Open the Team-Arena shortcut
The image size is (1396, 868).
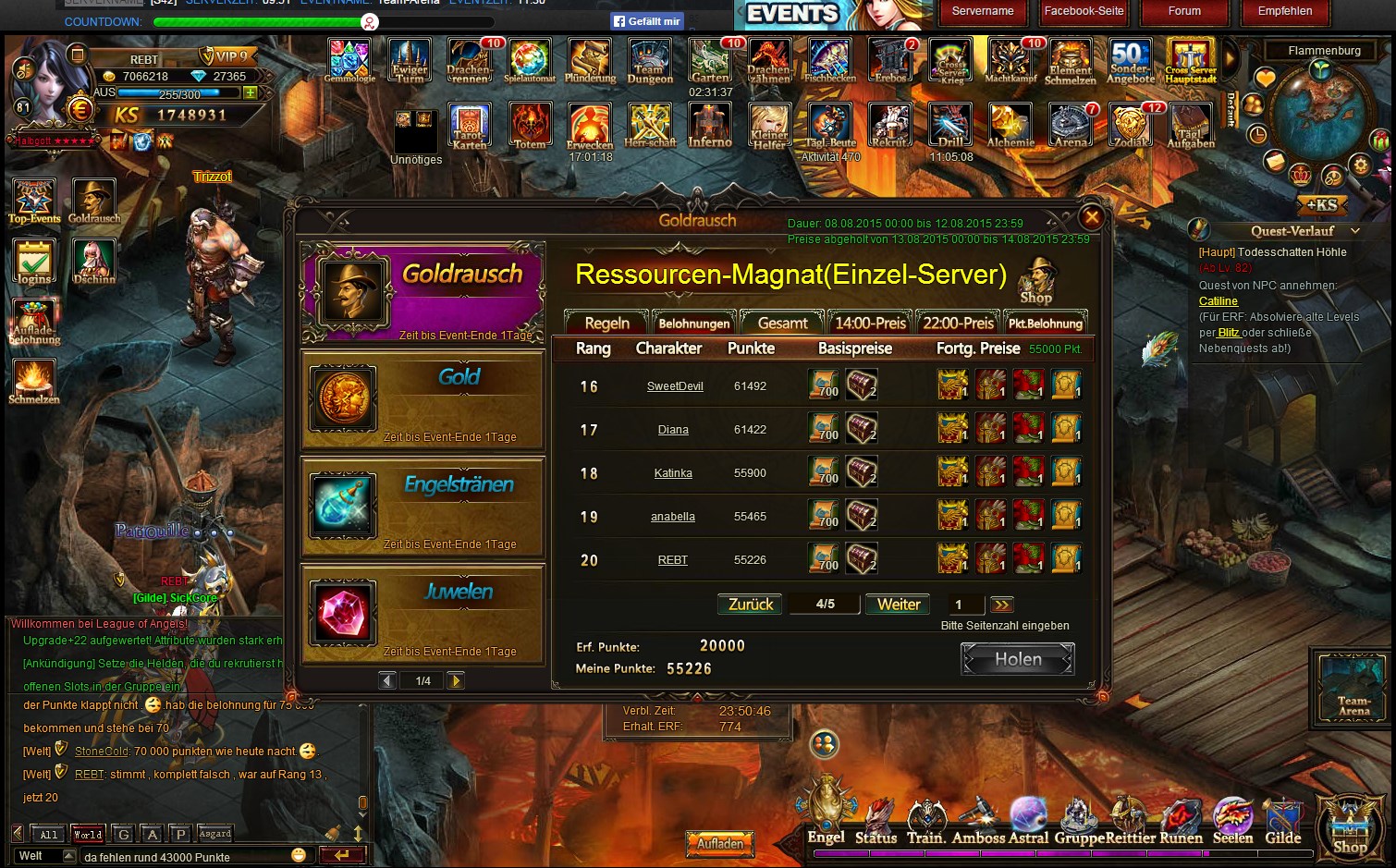[1353, 689]
